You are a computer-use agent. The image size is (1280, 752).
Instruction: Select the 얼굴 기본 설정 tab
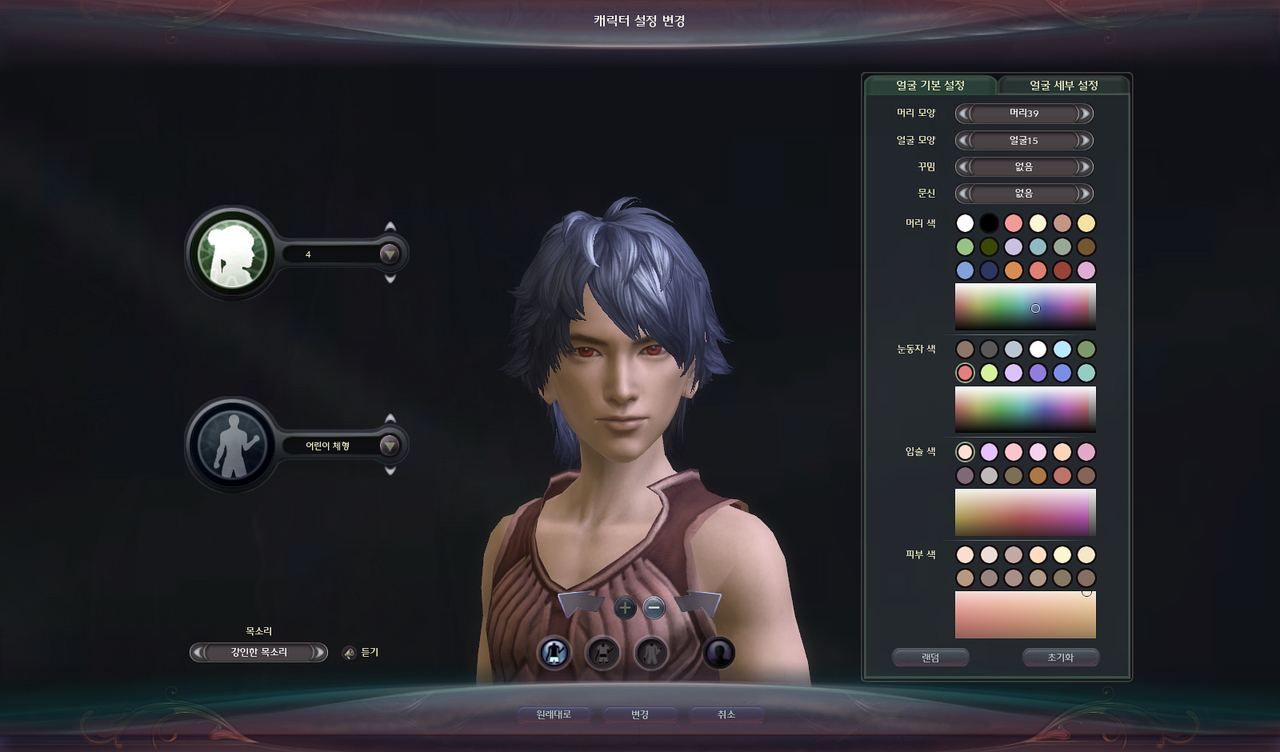tap(930, 85)
